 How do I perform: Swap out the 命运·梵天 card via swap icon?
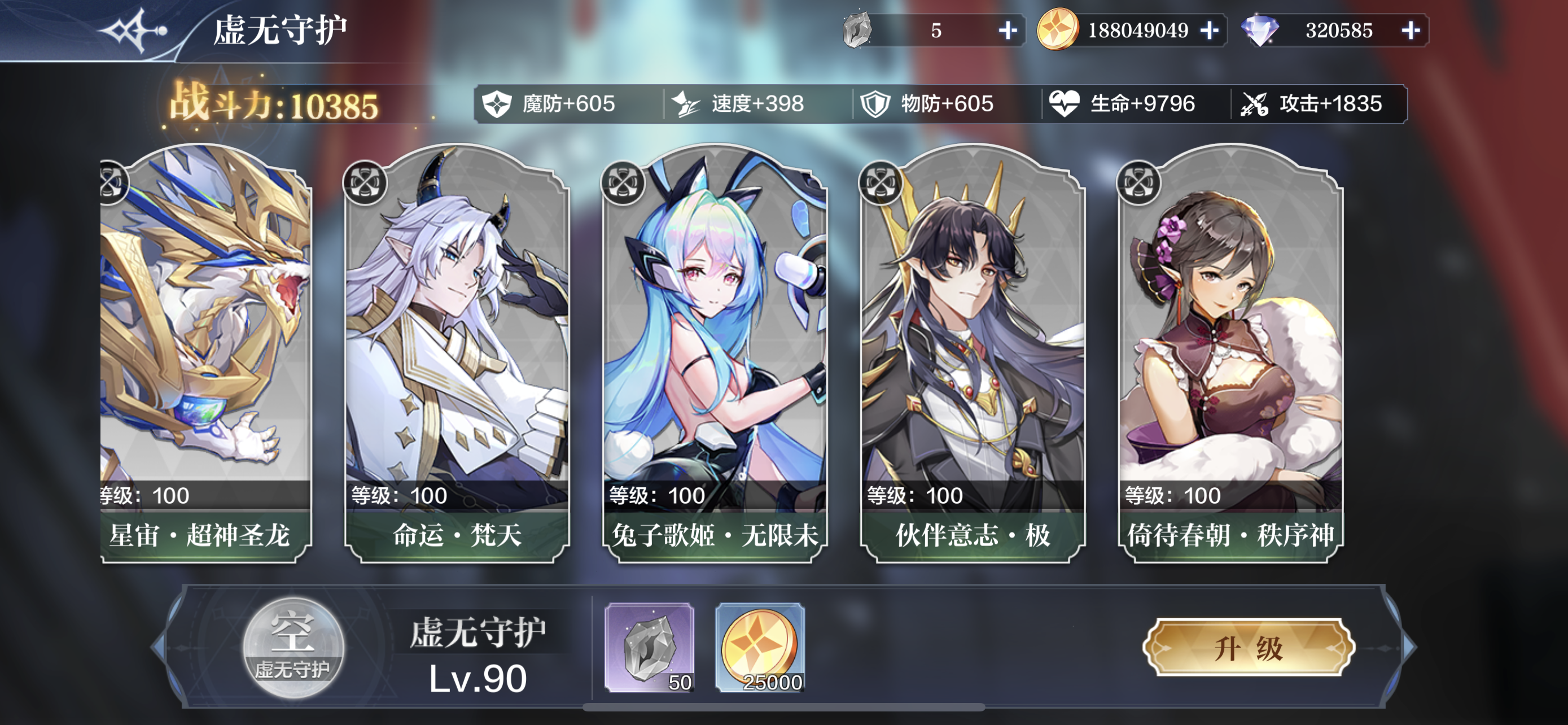point(365,182)
